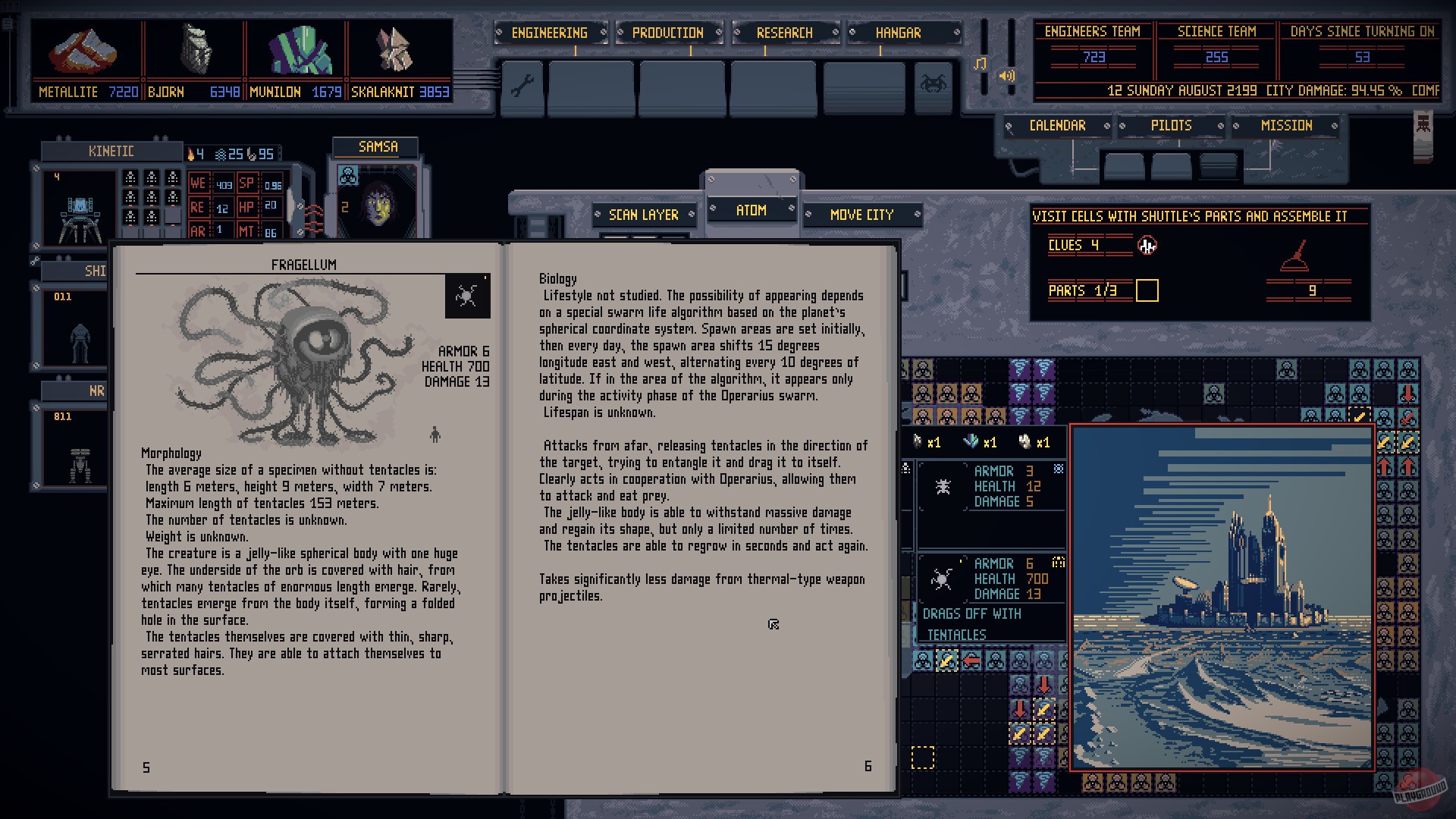Toggle the PARTS 1/3 checkbox in the mission panel
Screen dimensions: 1456x819
click(x=1148, y=290)
